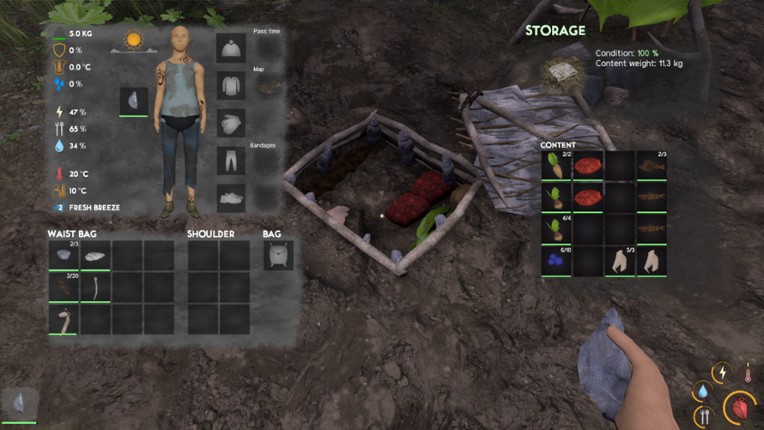Viewport: 764px width, 430px height.
Task: Select the 3/3 white meat stack
Action: (620, 261)
